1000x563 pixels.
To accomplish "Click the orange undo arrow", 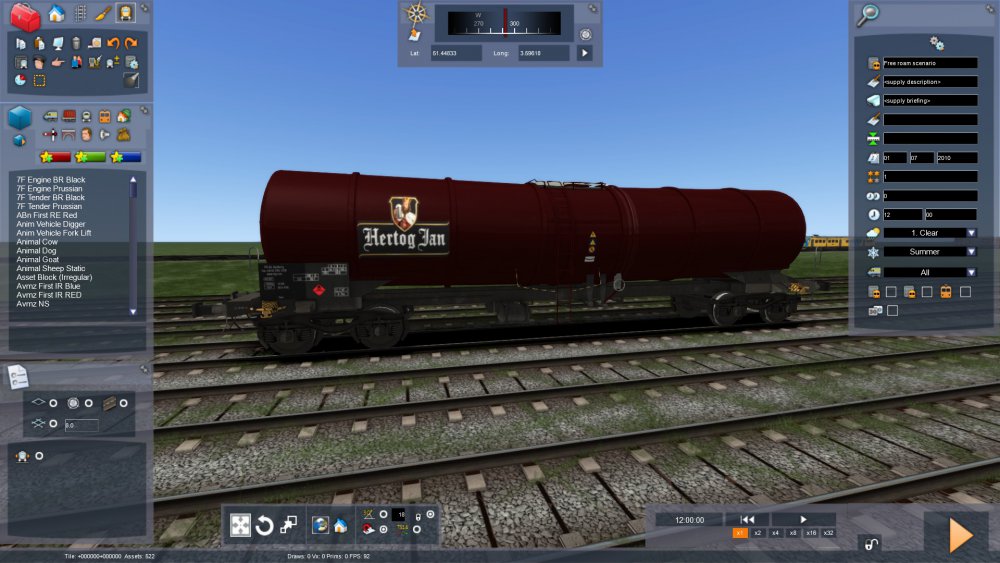I will tap(113, 43).
